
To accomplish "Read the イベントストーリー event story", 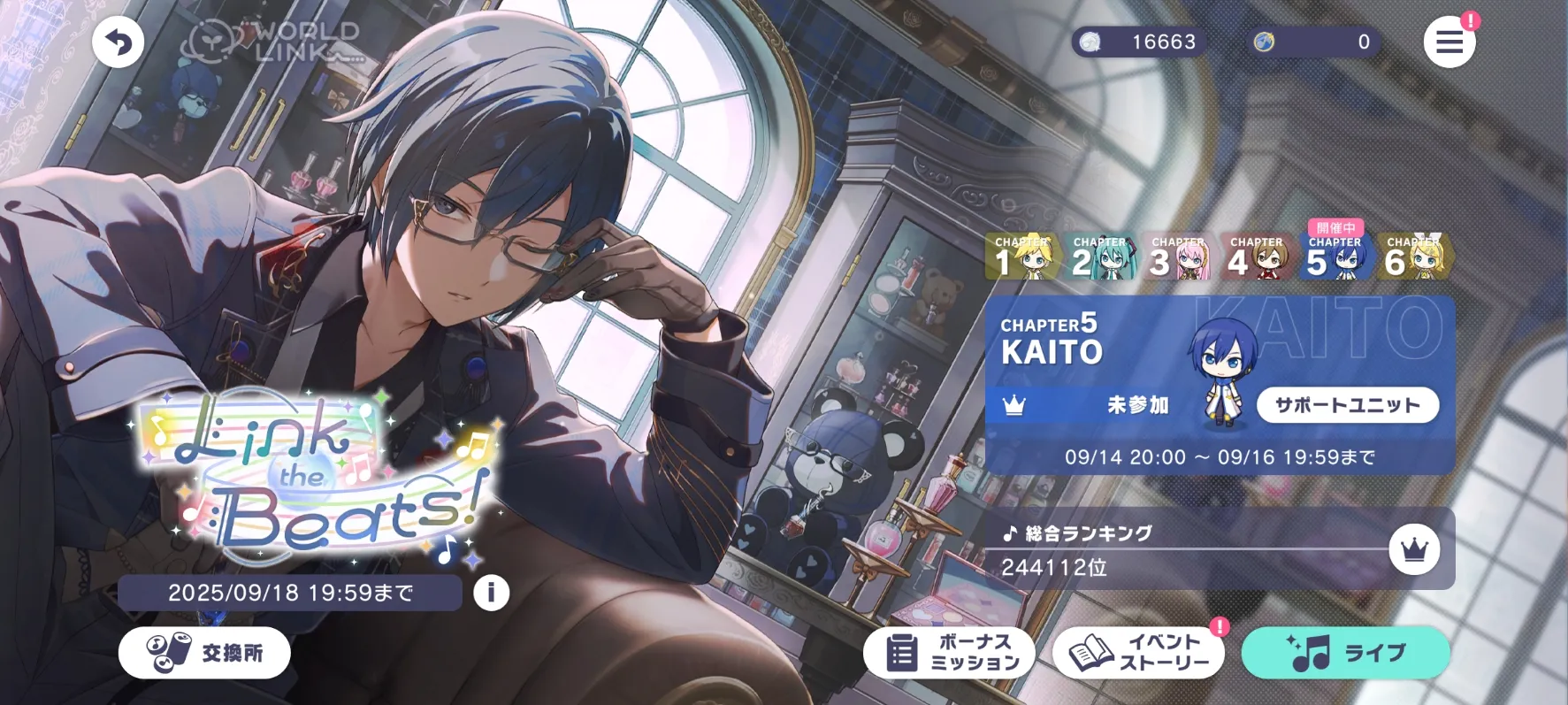I will [x=1138, y=653].
